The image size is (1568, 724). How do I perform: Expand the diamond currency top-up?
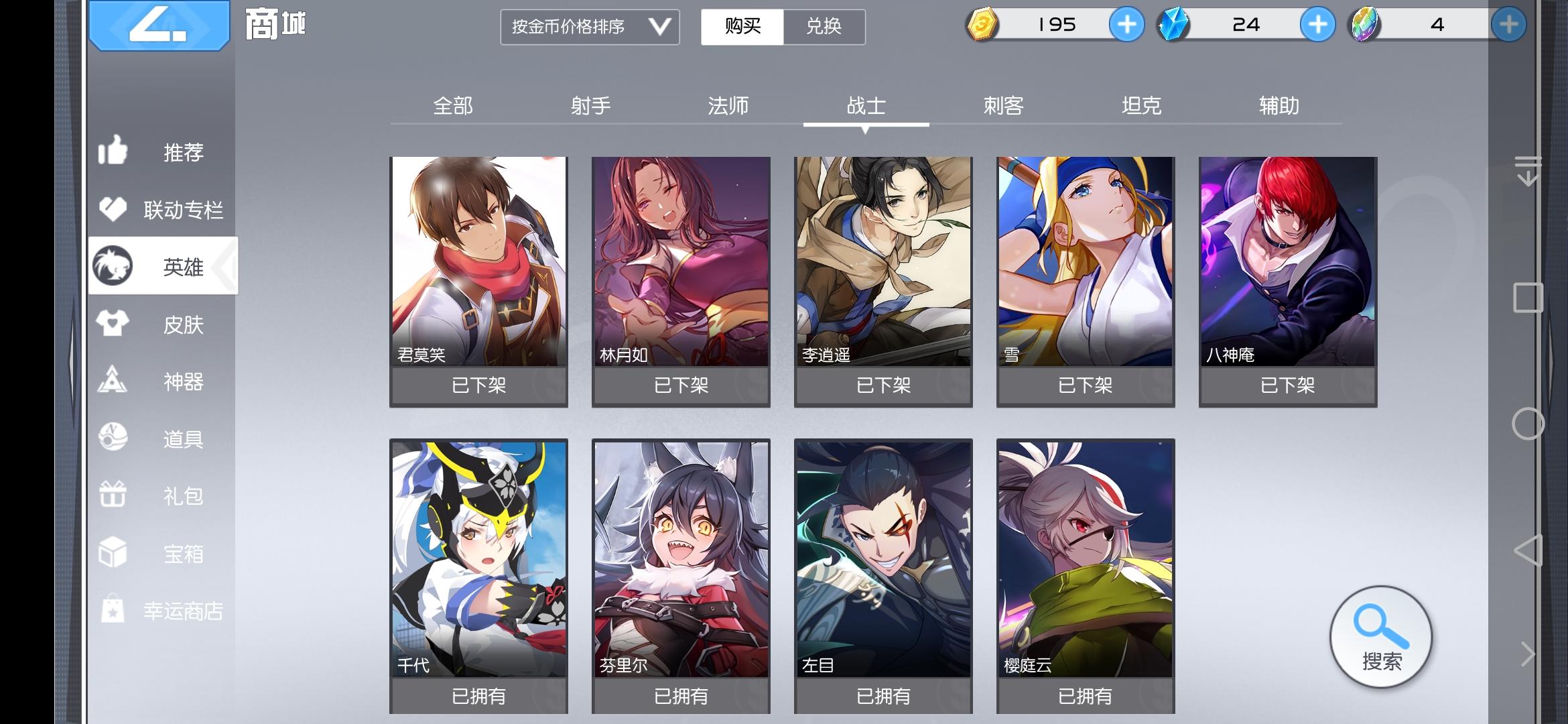click(1319, 25)
